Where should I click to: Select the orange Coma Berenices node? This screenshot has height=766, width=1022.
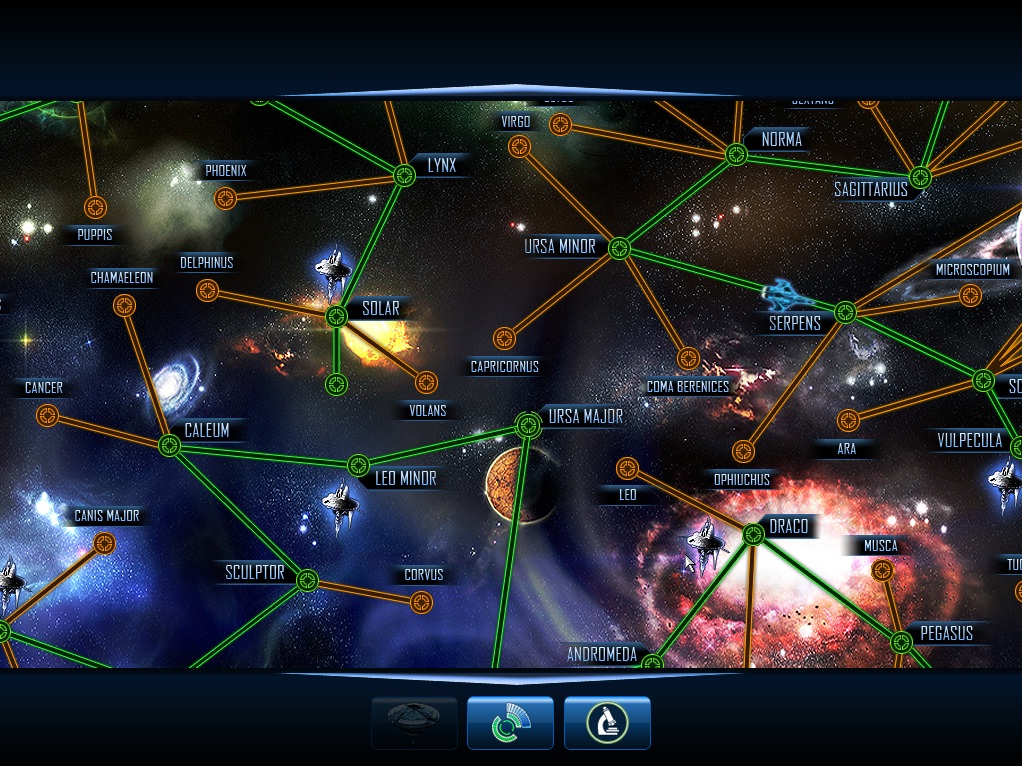click(688, 358)
